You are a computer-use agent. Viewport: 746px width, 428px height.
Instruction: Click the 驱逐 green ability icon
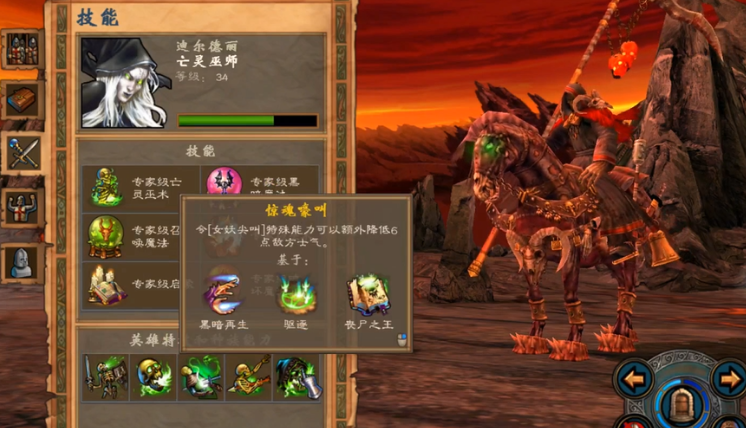click(297, 294)
